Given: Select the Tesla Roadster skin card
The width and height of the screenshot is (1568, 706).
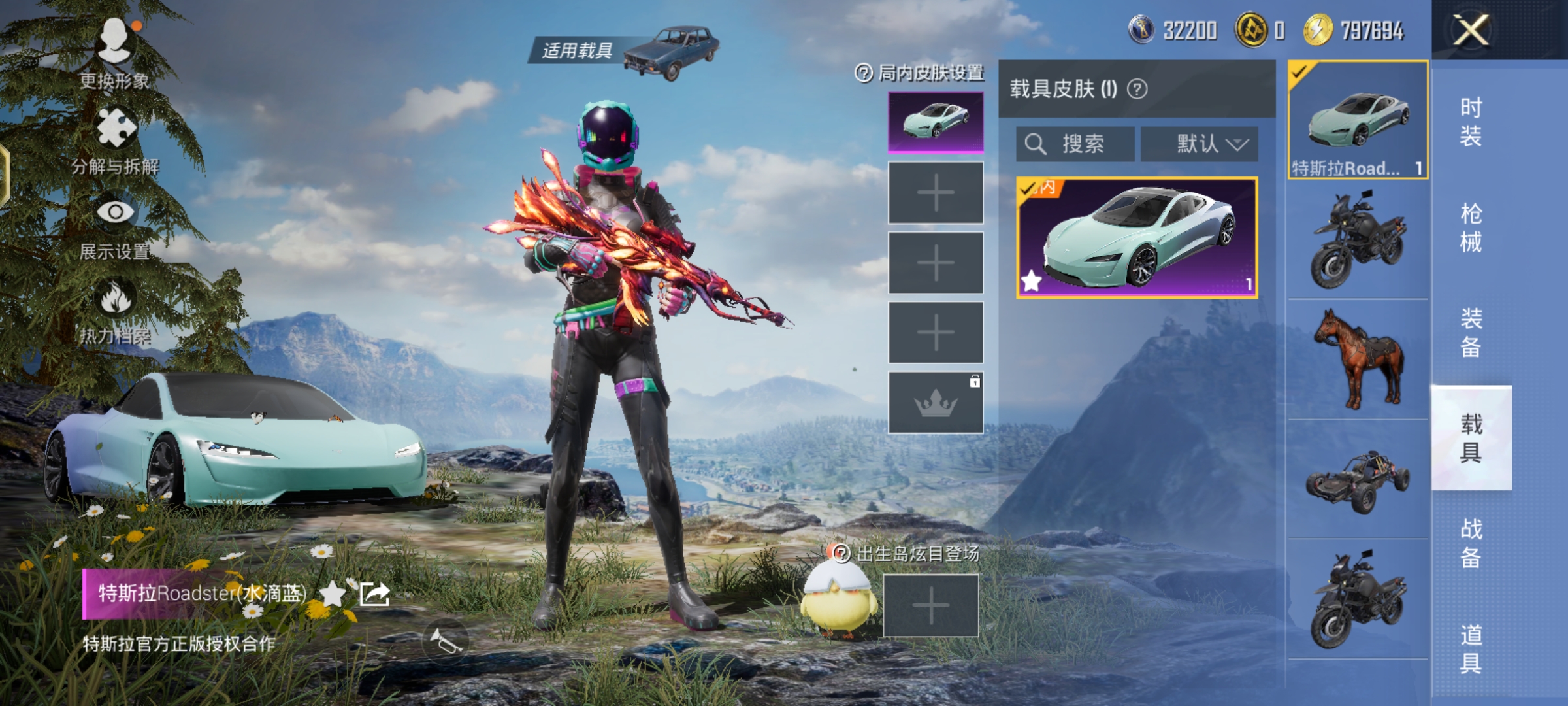Looking at the screenshot, I should coord(1137,238).
